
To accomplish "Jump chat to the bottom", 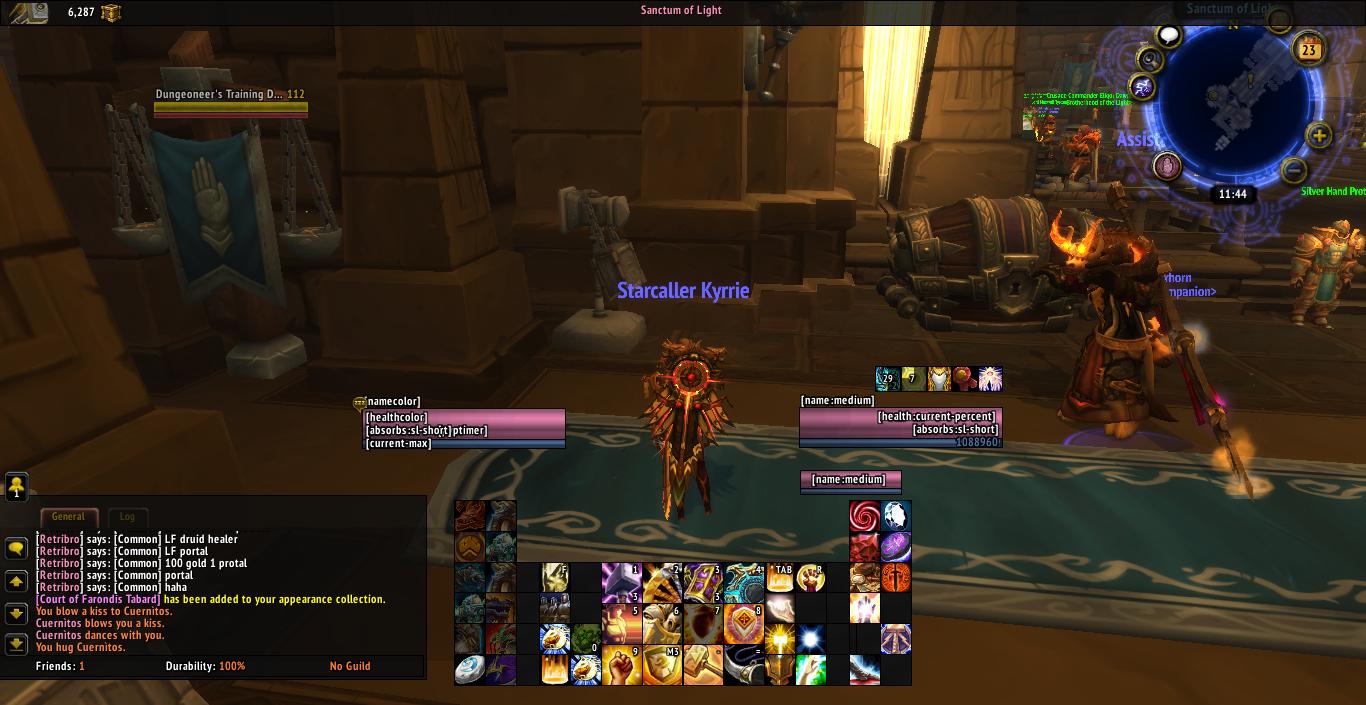I will coord(16,644).
